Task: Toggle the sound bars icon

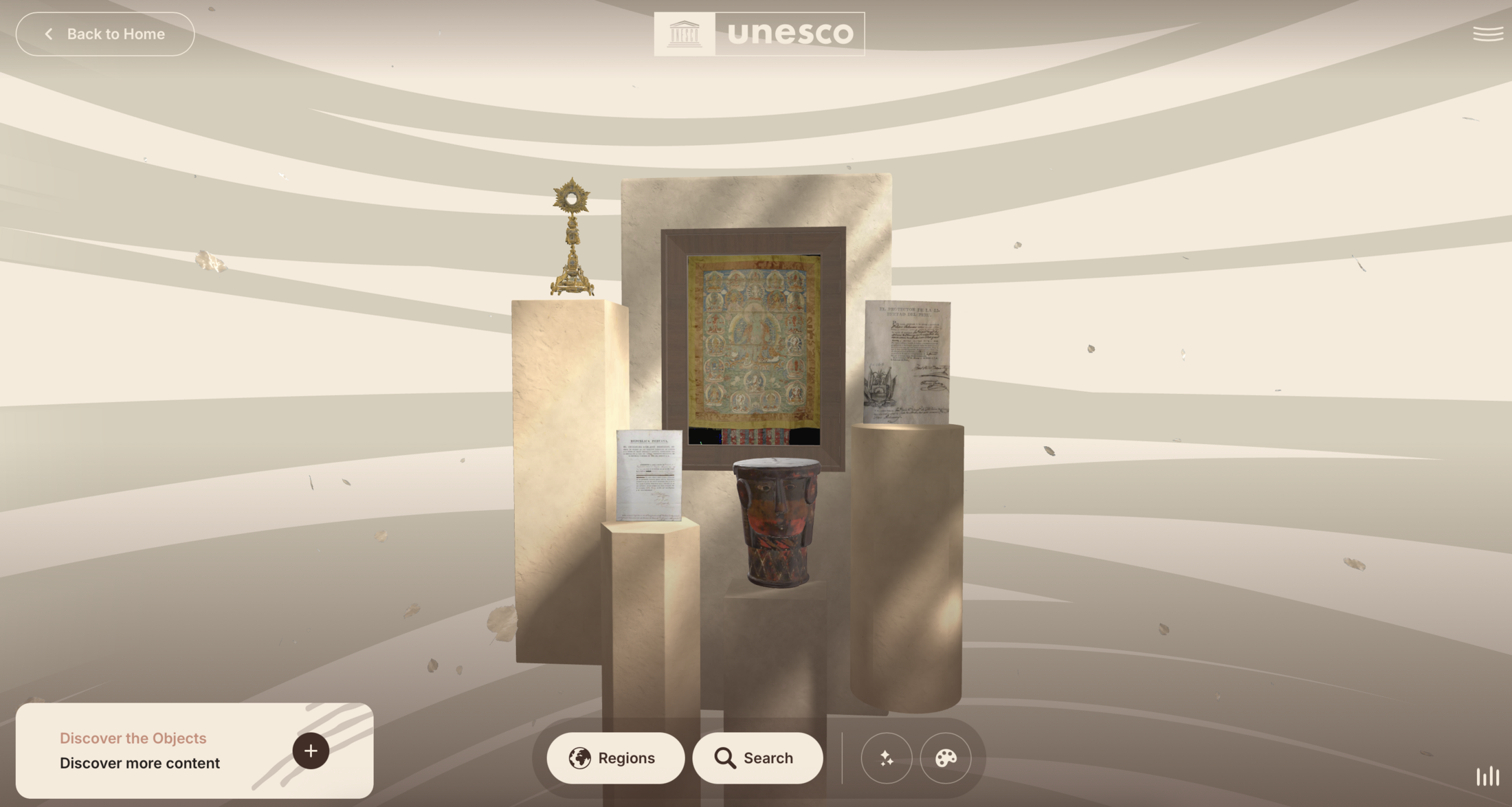Action: pos(1487,776)
